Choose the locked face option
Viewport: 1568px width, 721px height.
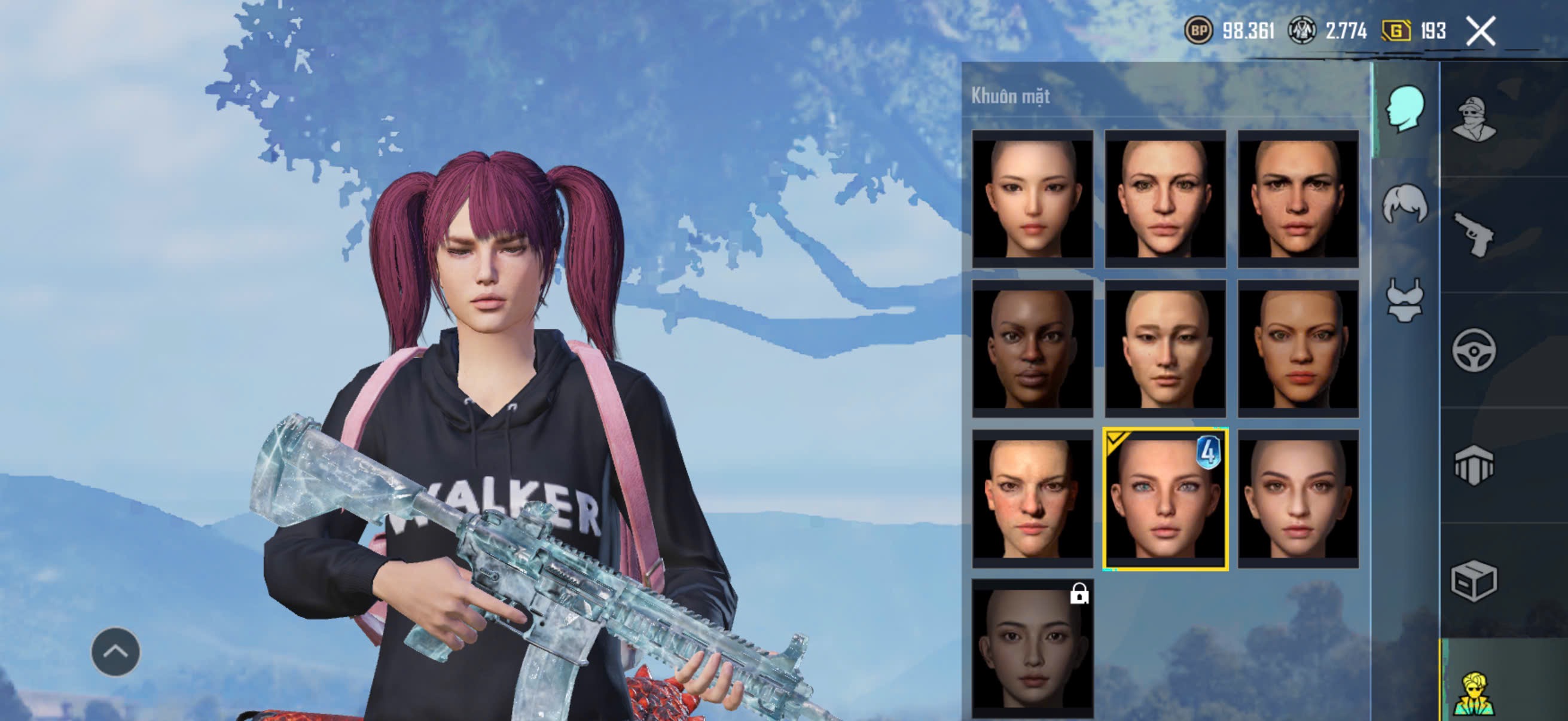pyautogui.click(x=1032, y=648)
